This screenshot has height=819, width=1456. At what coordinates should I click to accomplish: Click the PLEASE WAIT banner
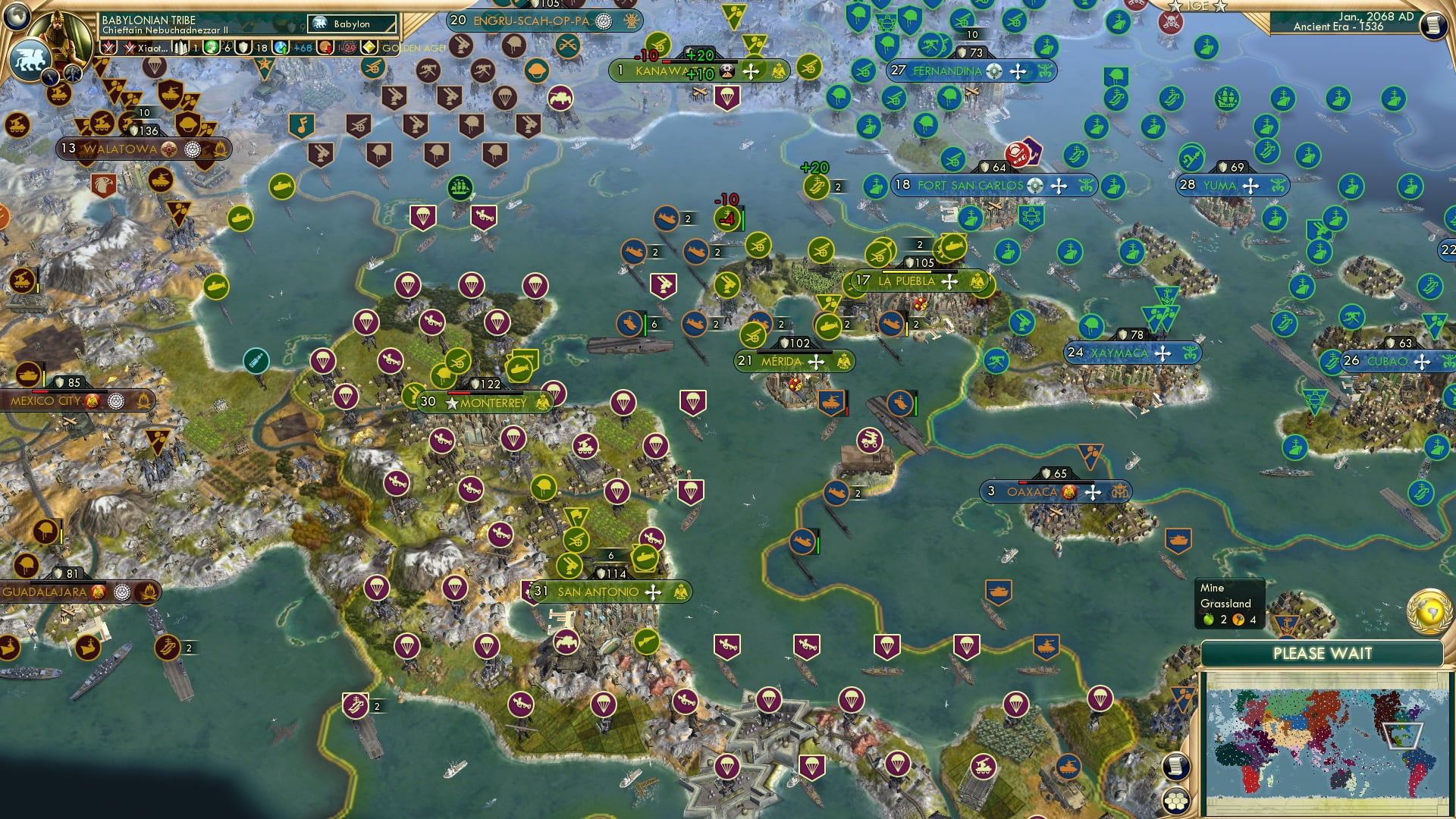click(x=1323, y=654)
